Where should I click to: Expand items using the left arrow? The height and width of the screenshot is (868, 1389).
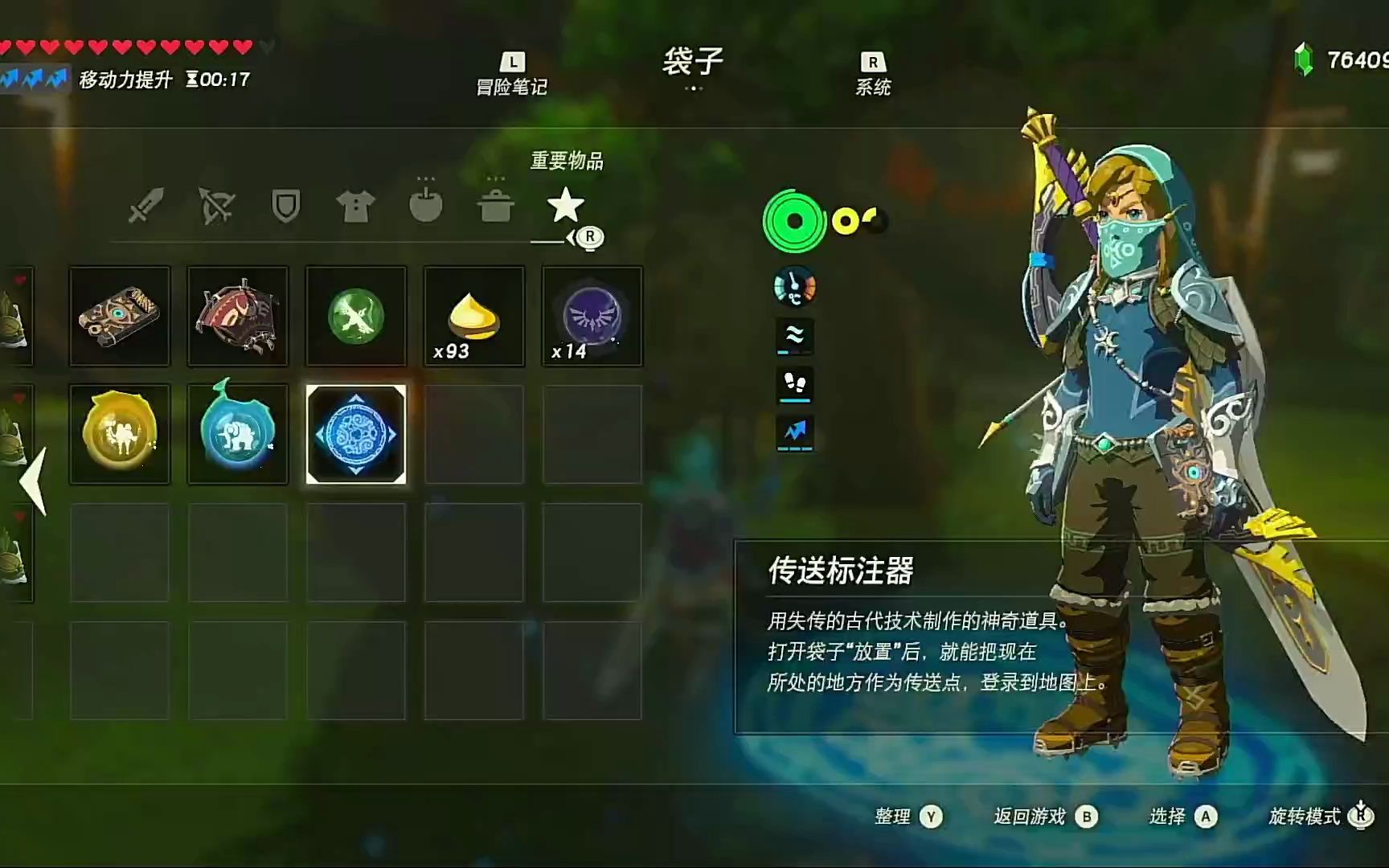point(31,482)
